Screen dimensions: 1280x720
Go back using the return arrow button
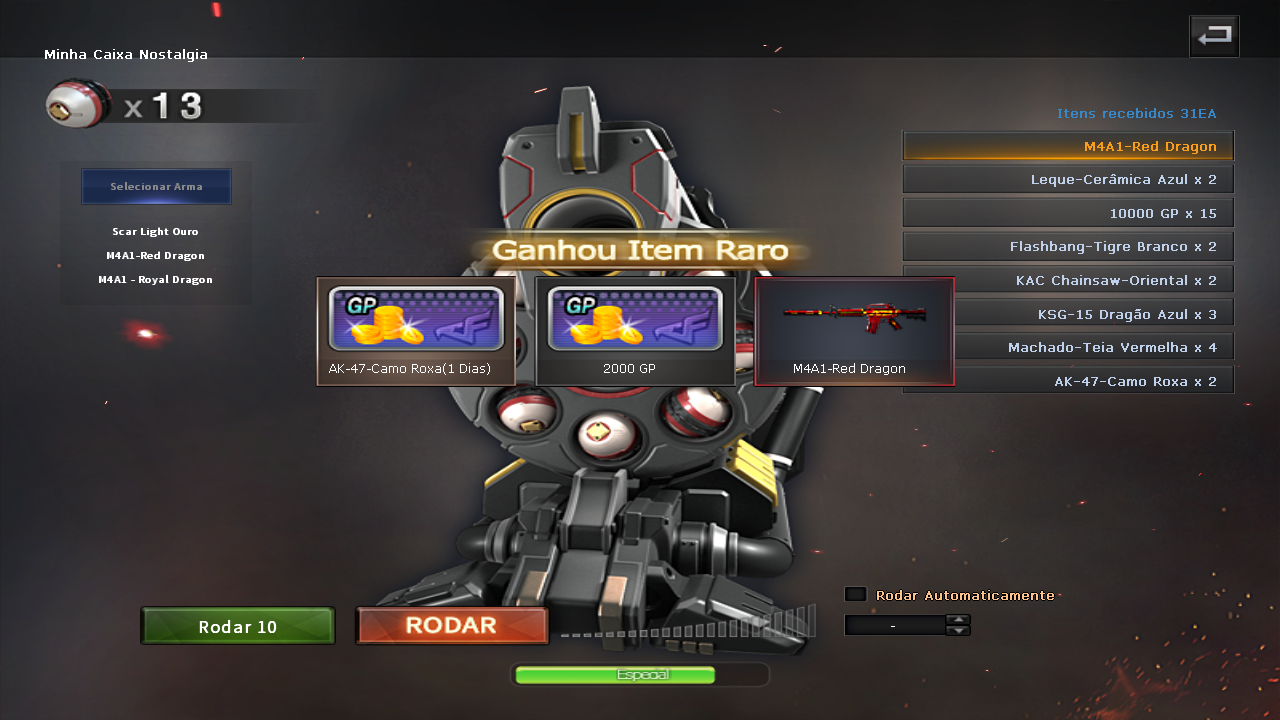pos(1214,37)
